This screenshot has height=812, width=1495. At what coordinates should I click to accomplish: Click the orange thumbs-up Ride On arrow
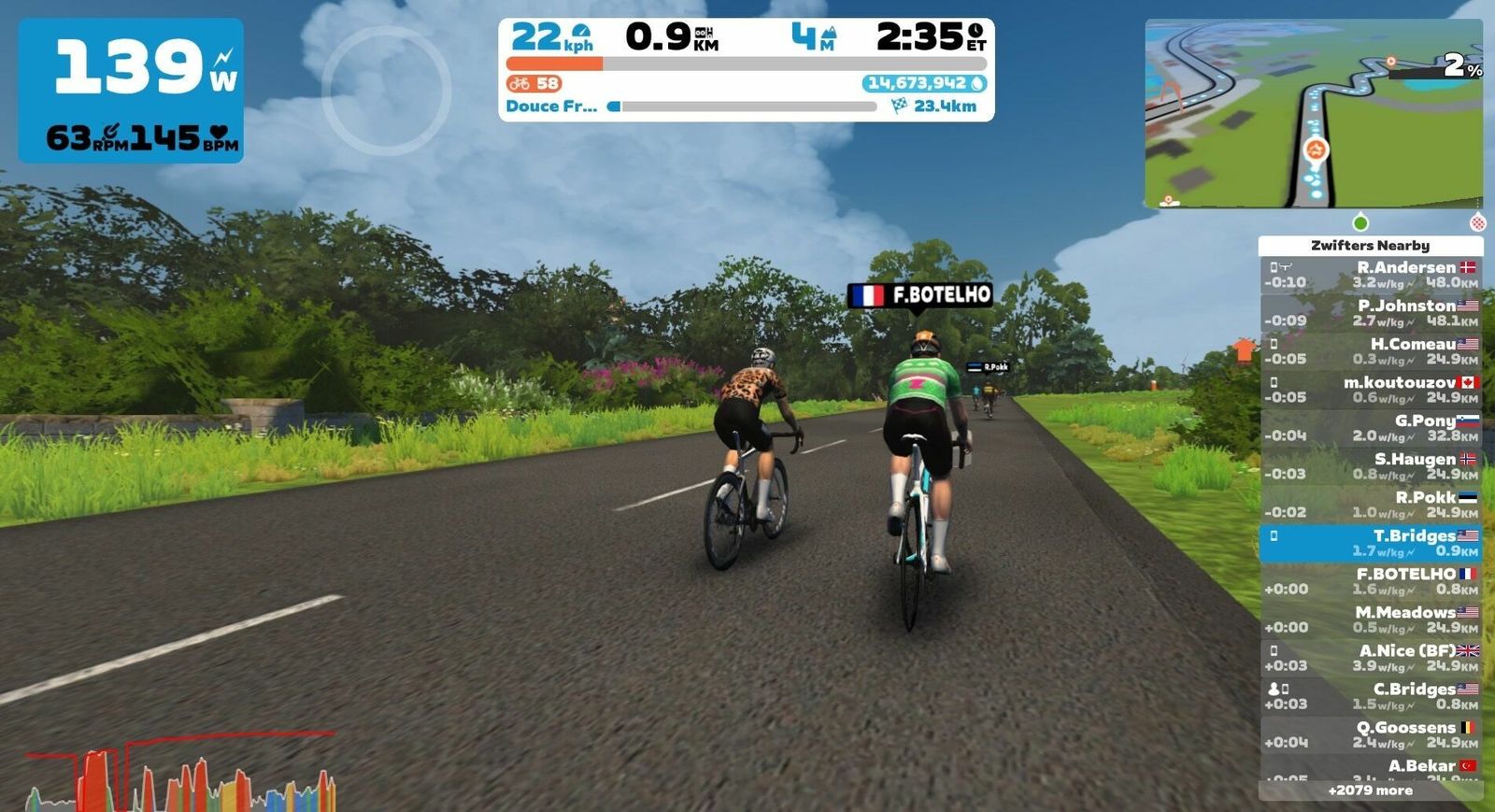click(1244, 350)
